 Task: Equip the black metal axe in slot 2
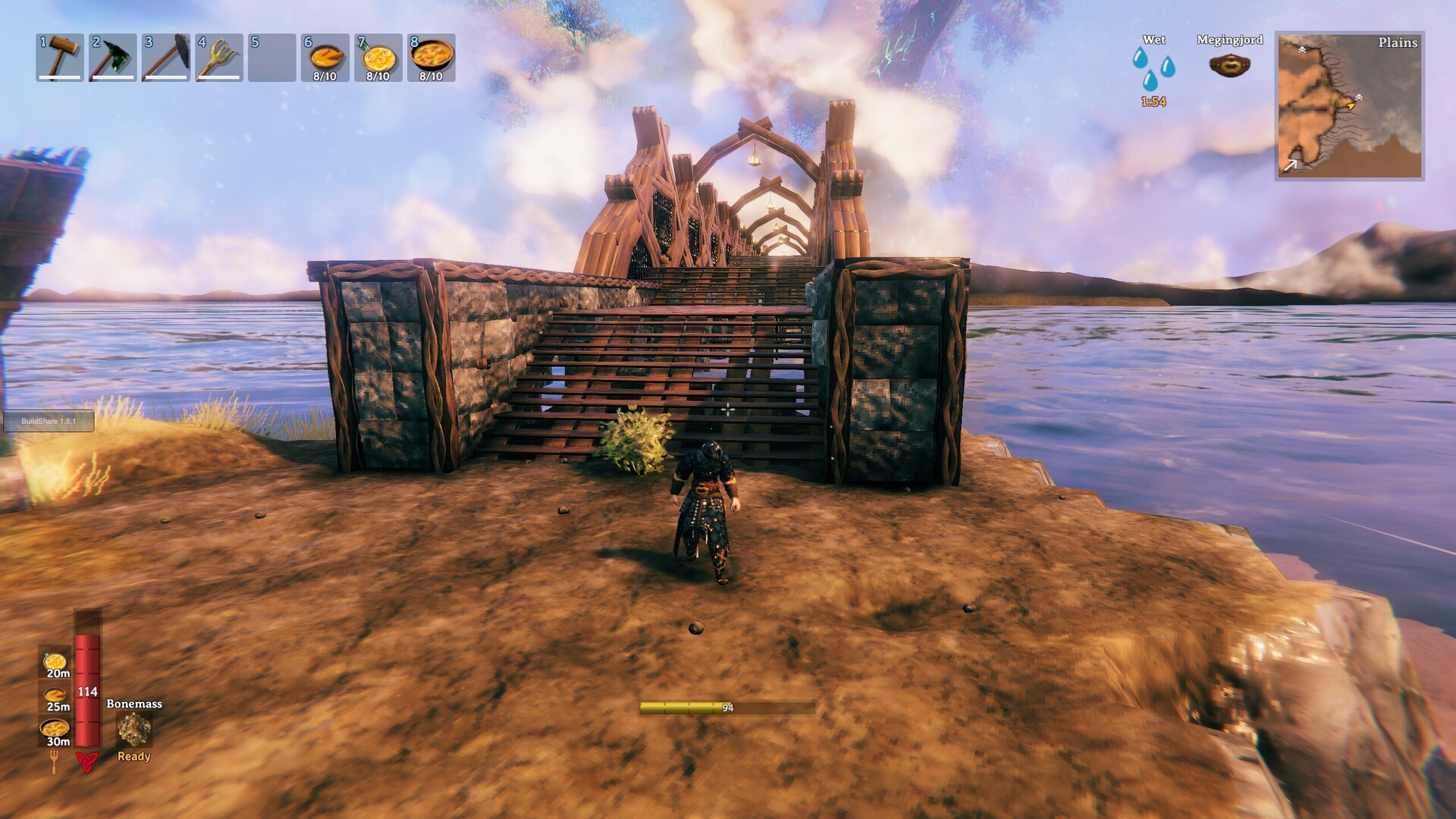[114, 56]
